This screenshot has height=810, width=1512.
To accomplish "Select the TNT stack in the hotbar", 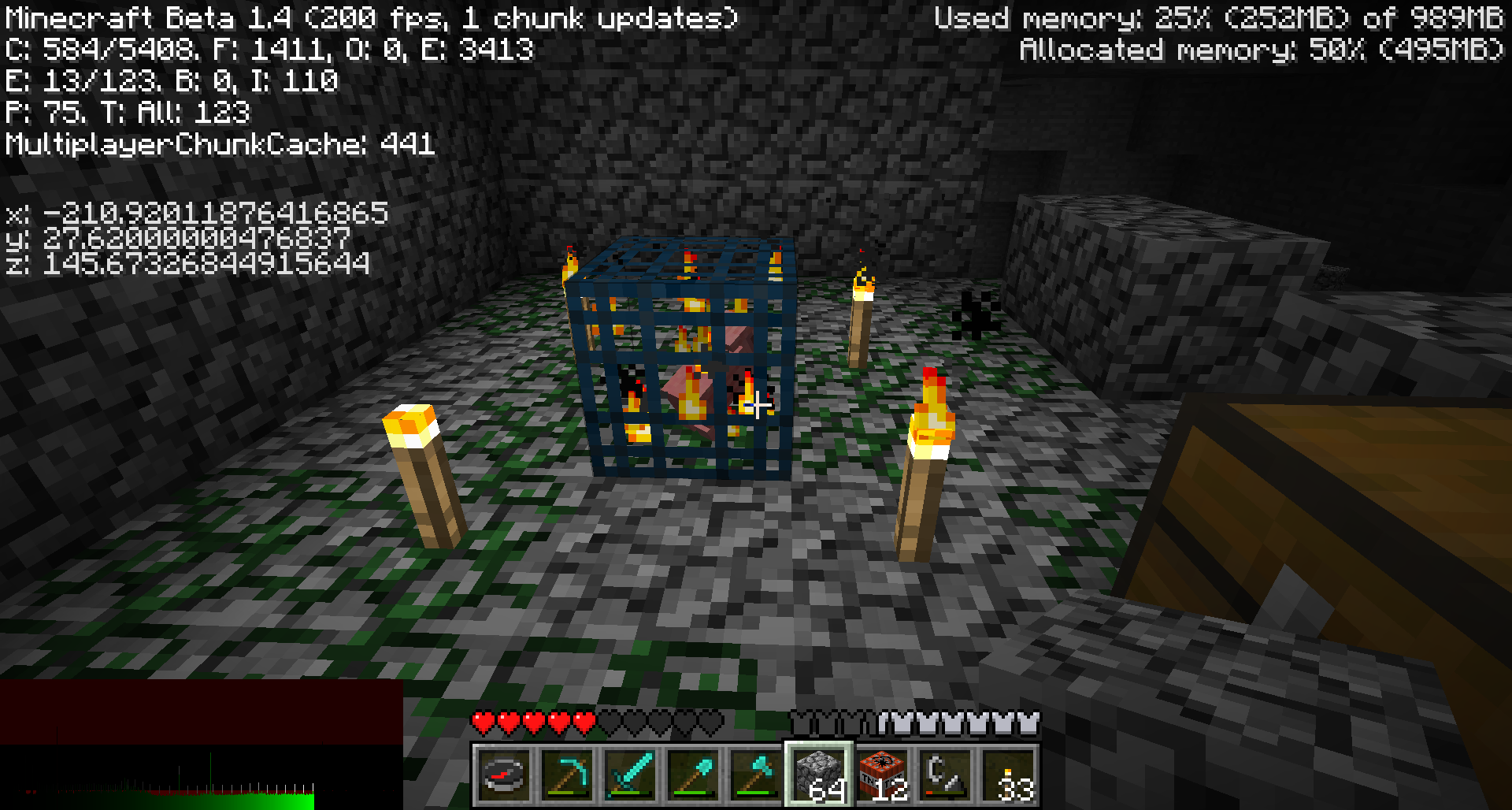I will coord(882,775).
